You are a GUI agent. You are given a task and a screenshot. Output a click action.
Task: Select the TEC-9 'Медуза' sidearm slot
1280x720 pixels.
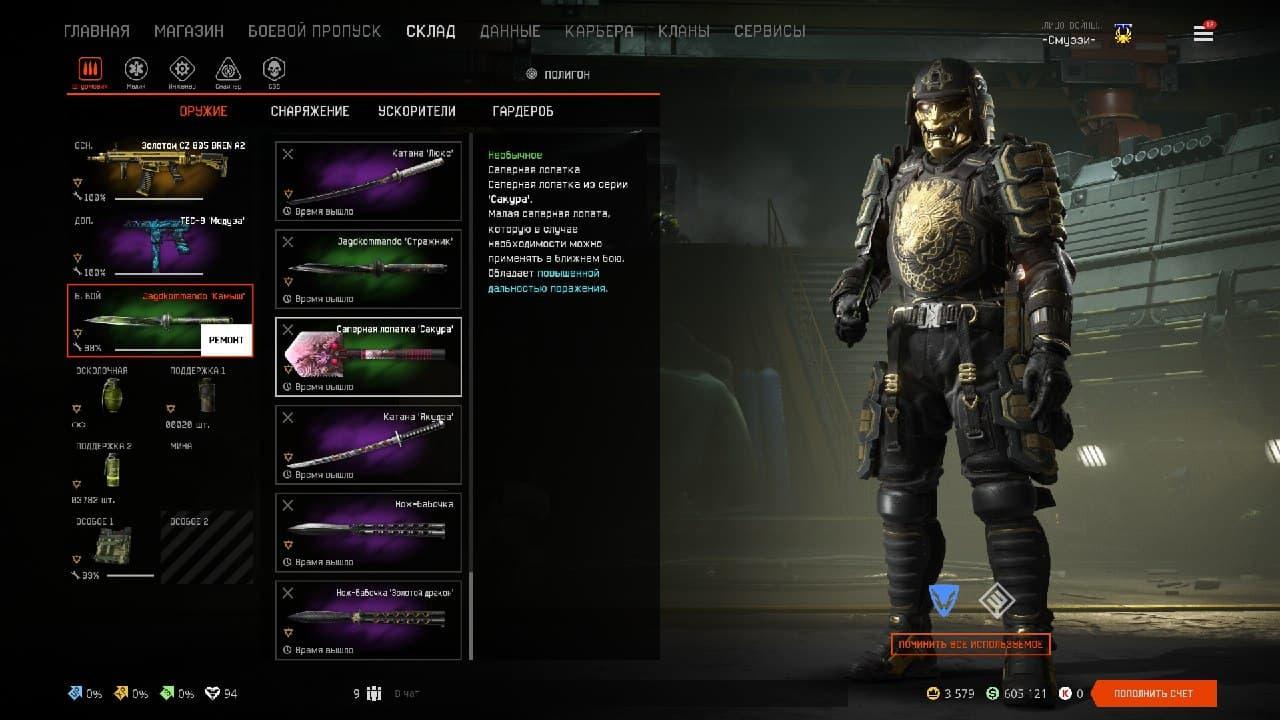point(160,243)
